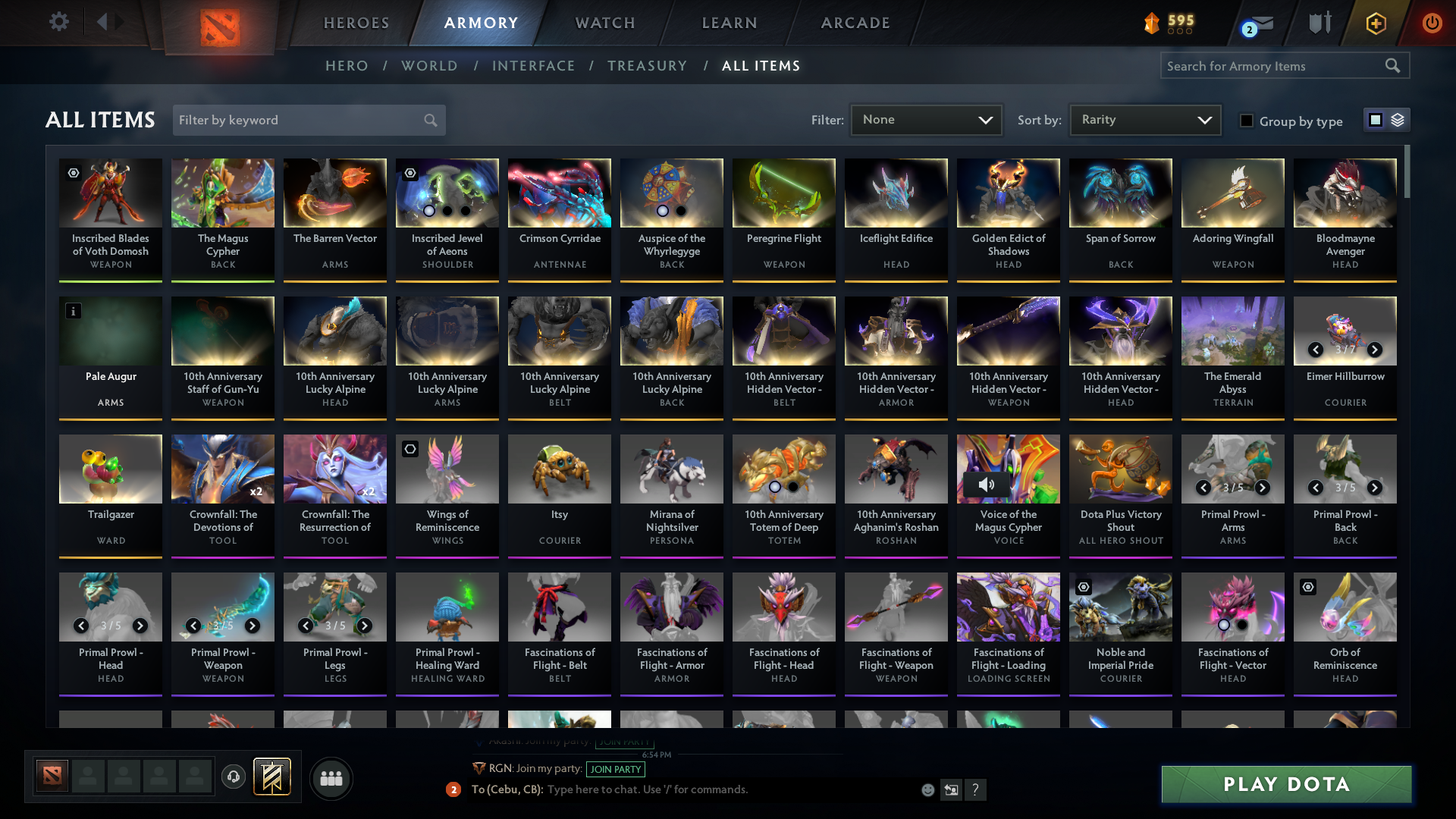Click the shield and sword Armory icon

[x=1319, y=23]
